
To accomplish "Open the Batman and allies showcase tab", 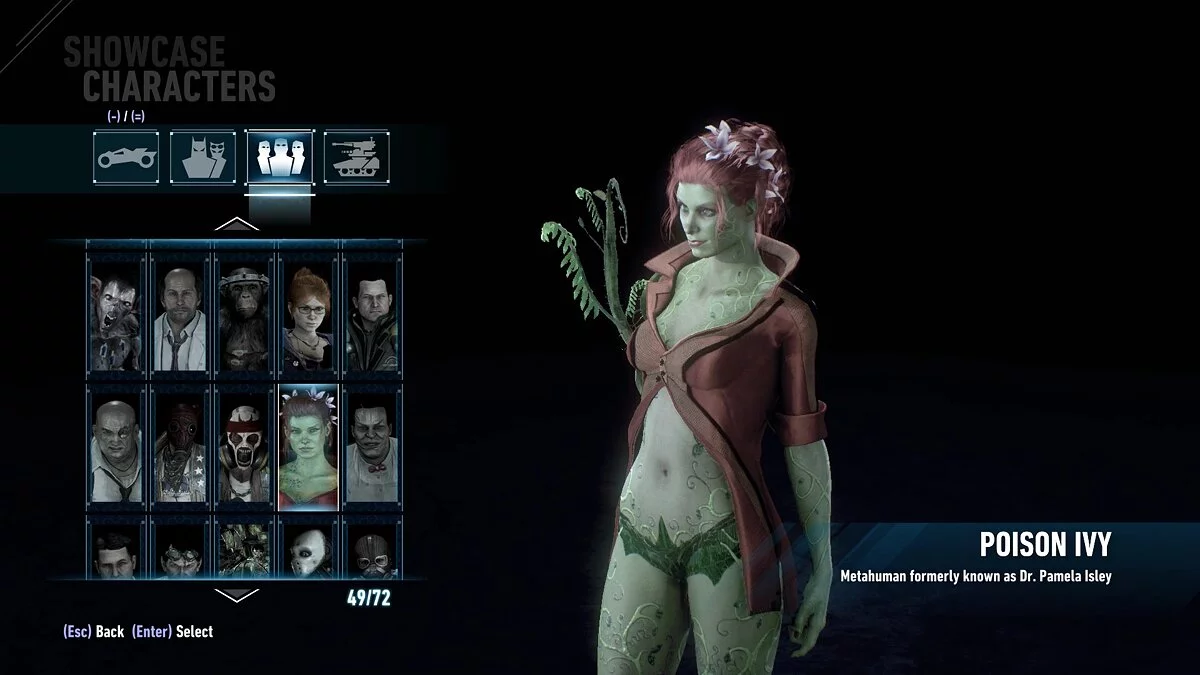I will pyautogui.click(x=203, y=156).
